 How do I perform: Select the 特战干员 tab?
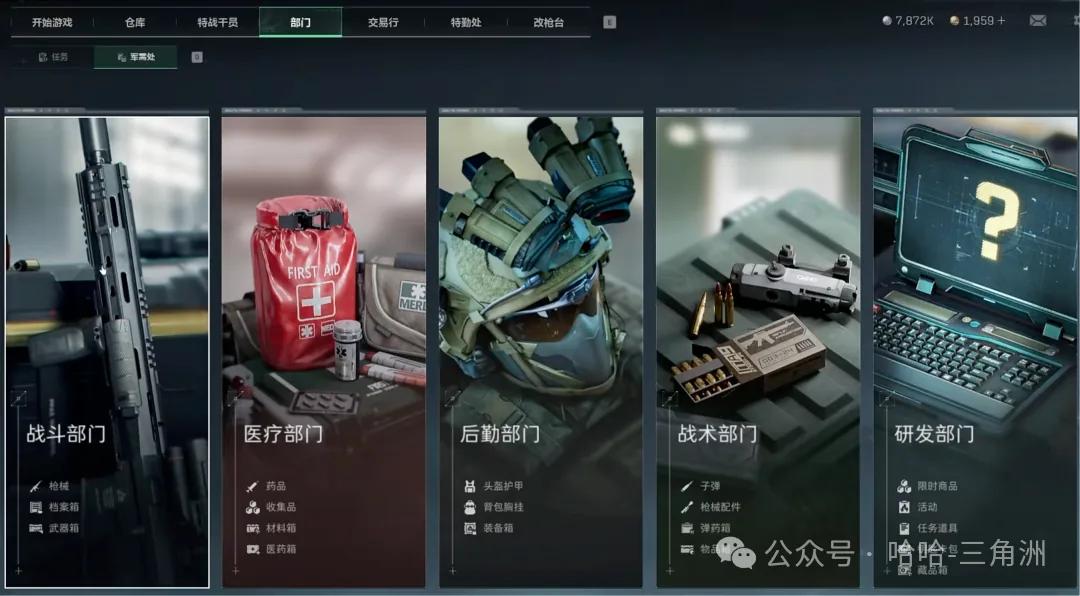pyautogui.click(x=217, y=22)
